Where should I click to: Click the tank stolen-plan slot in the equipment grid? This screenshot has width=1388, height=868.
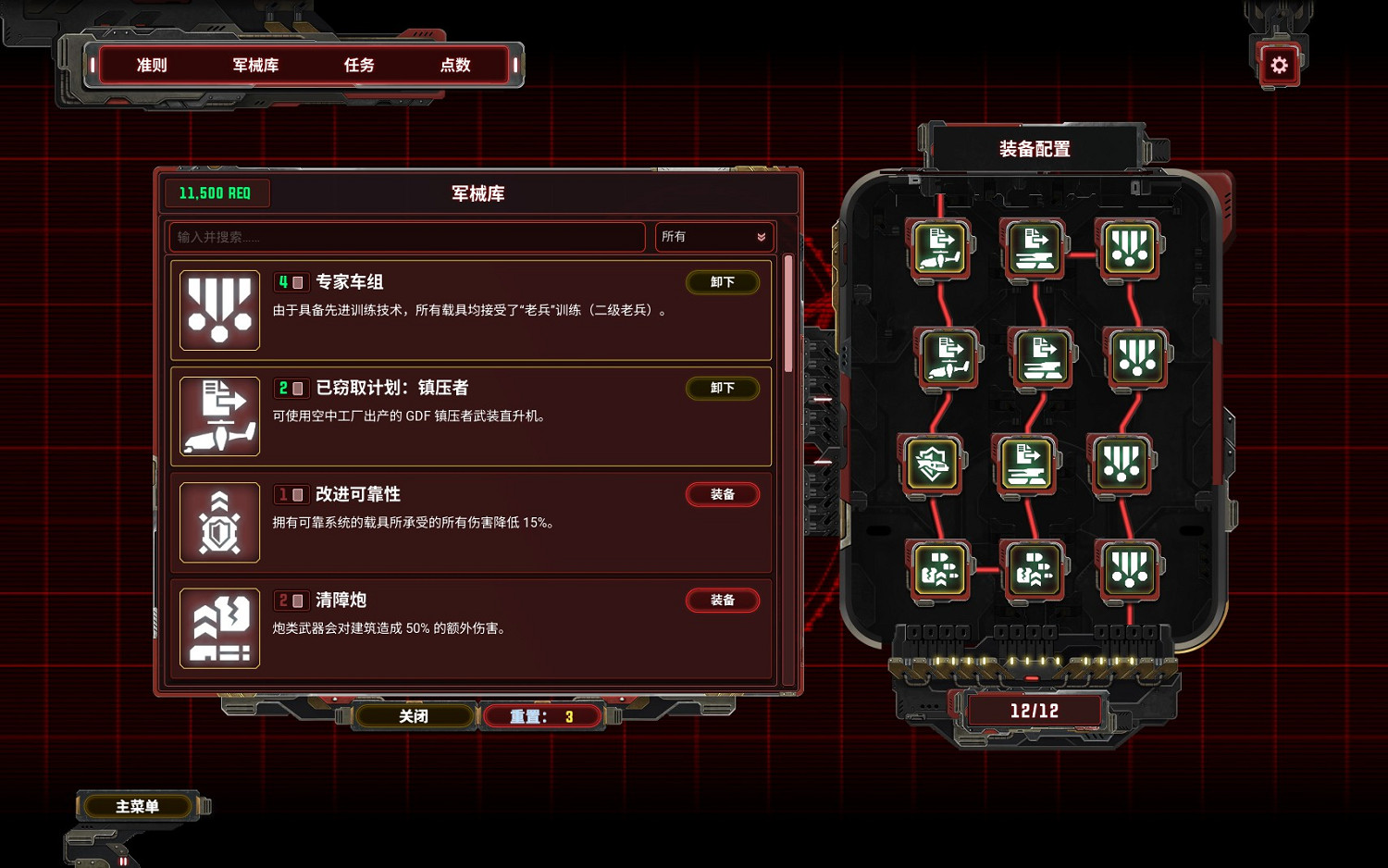click(1034, 247)
